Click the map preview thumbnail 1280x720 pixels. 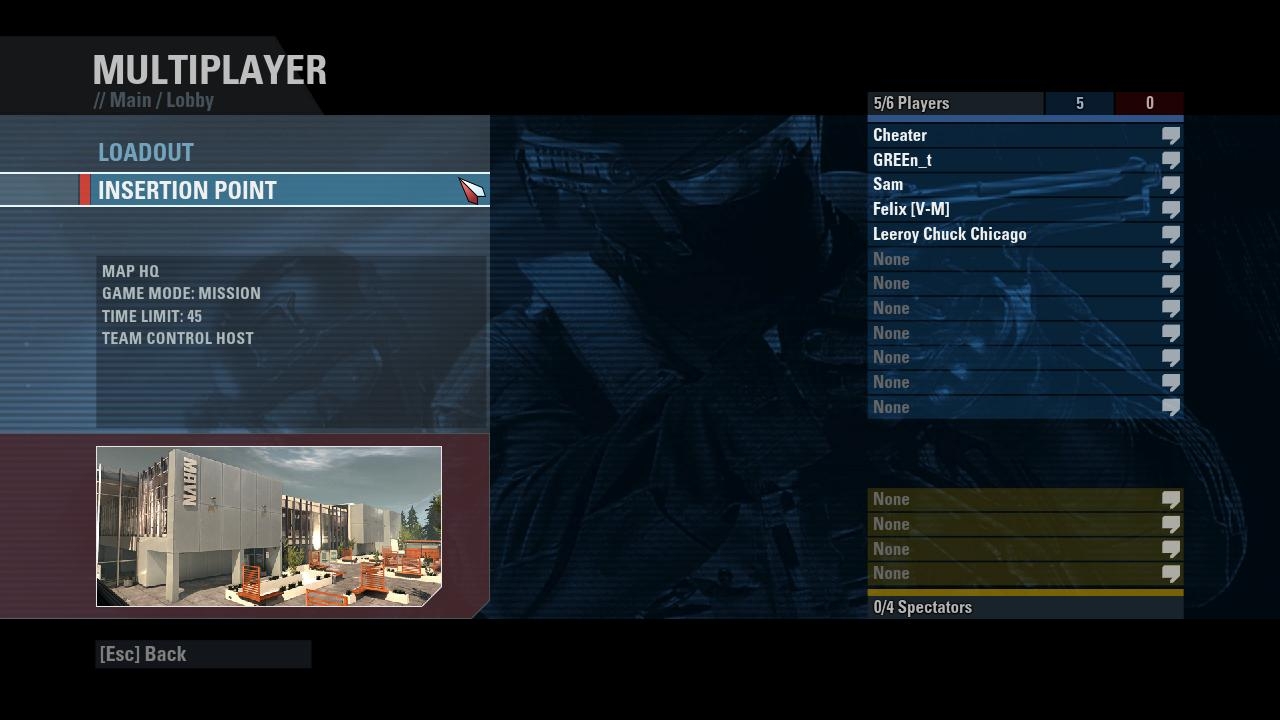[x=268, y=526]
